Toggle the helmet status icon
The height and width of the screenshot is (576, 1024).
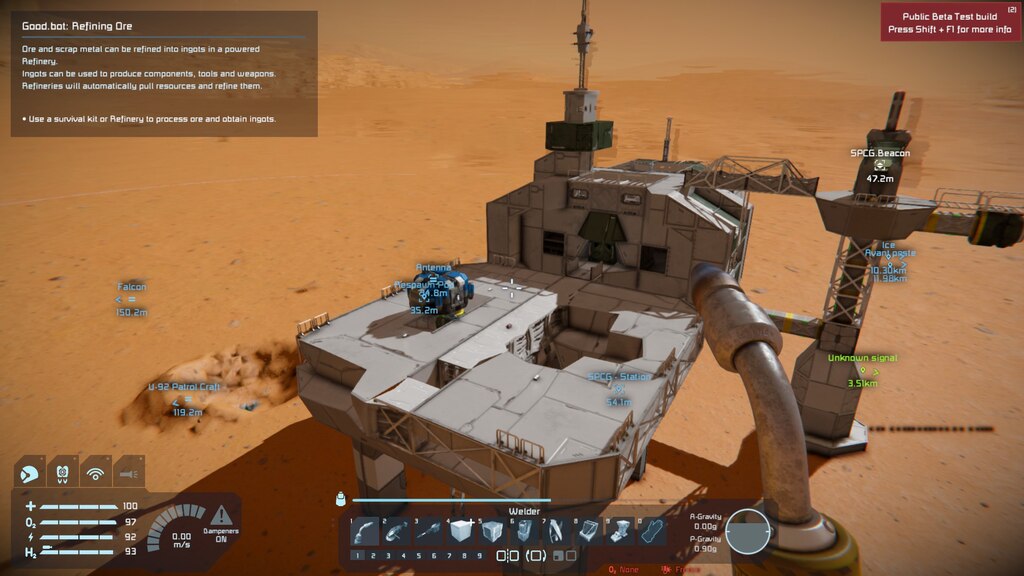(x=30, y=473)
